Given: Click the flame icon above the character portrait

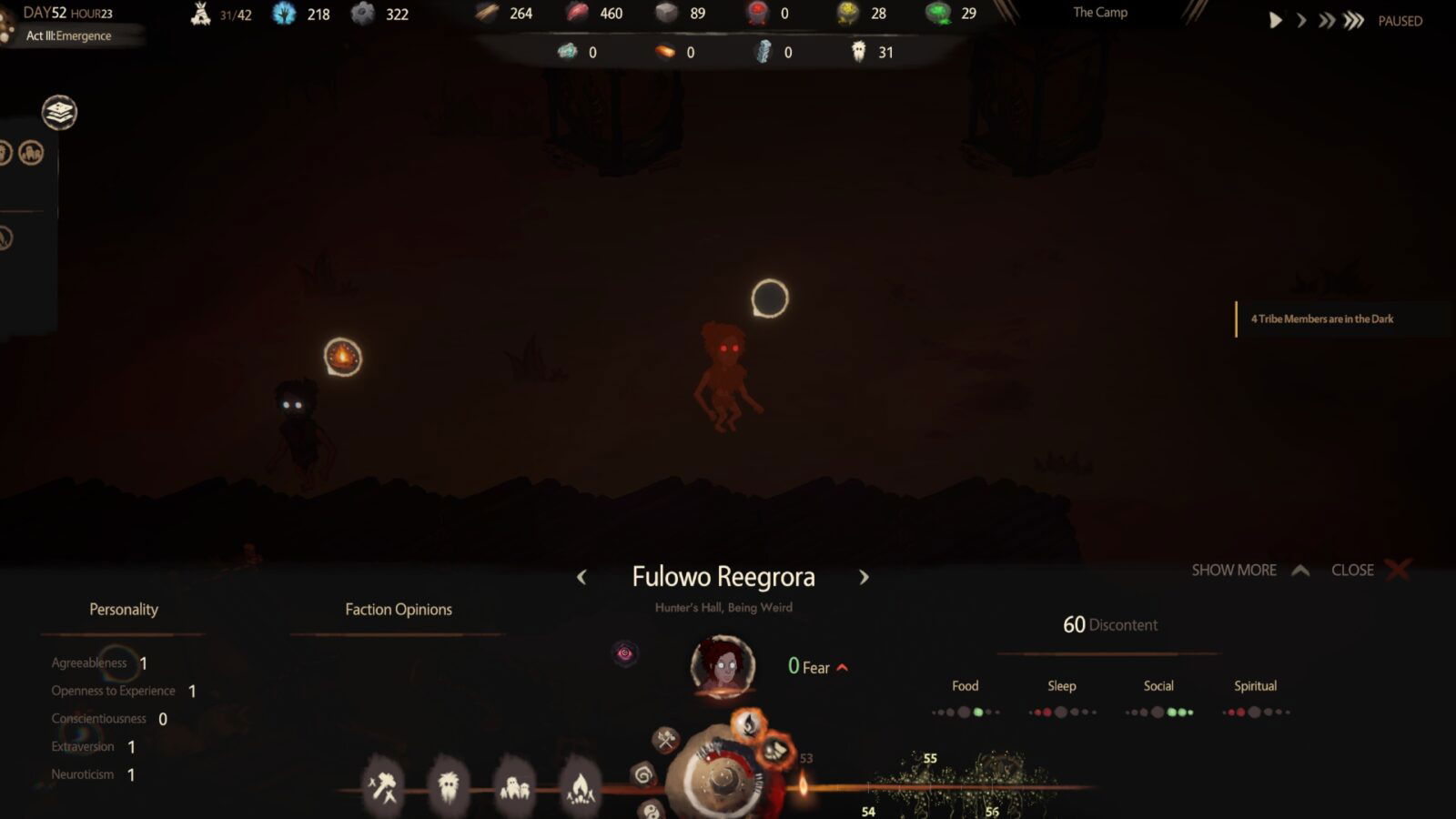Looking at the screenshot, I should pos(749,725).
